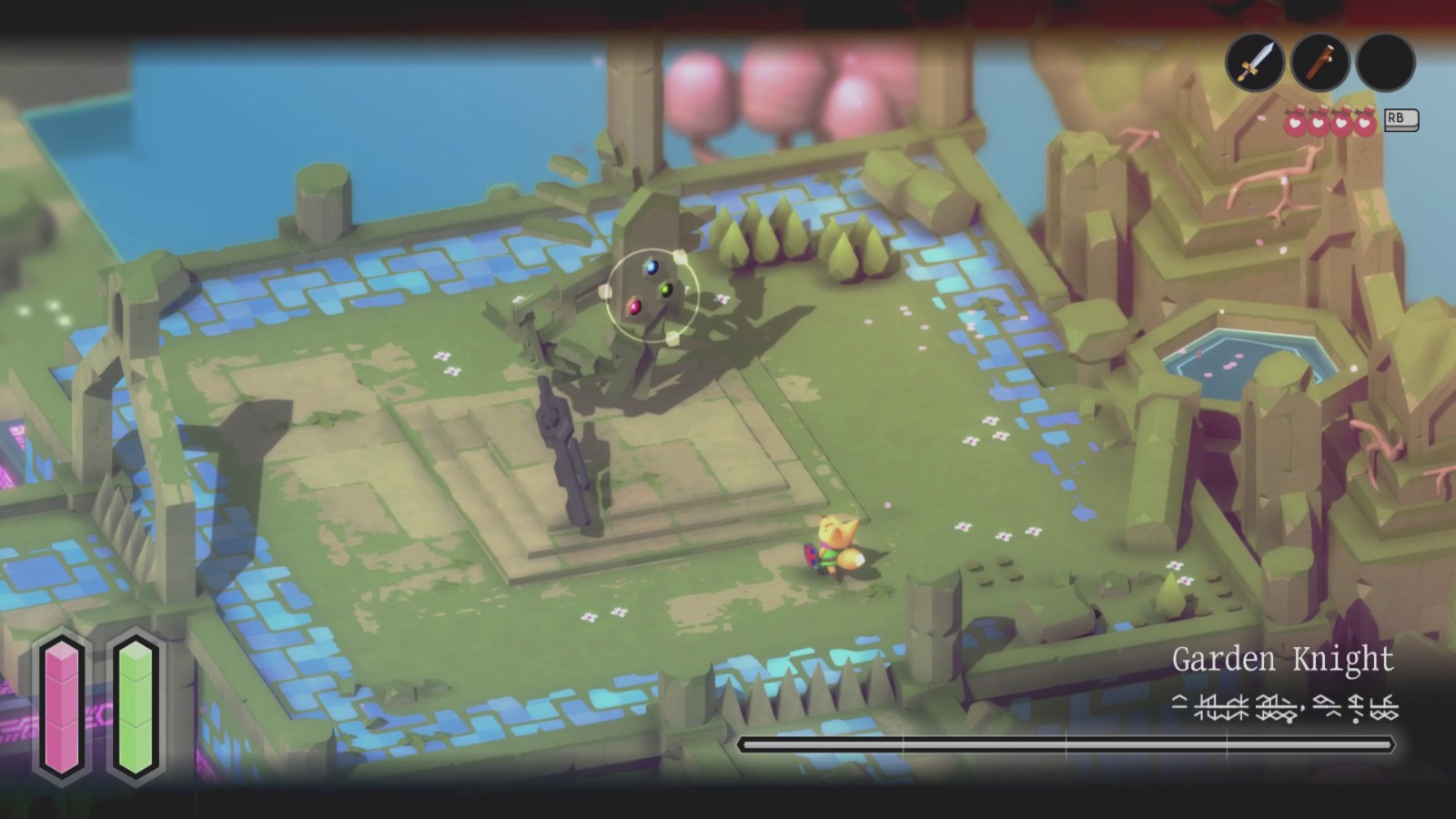The image size is (1456, 819).
Task: Click the last heart potion flask
Action: coord(1363,124)
